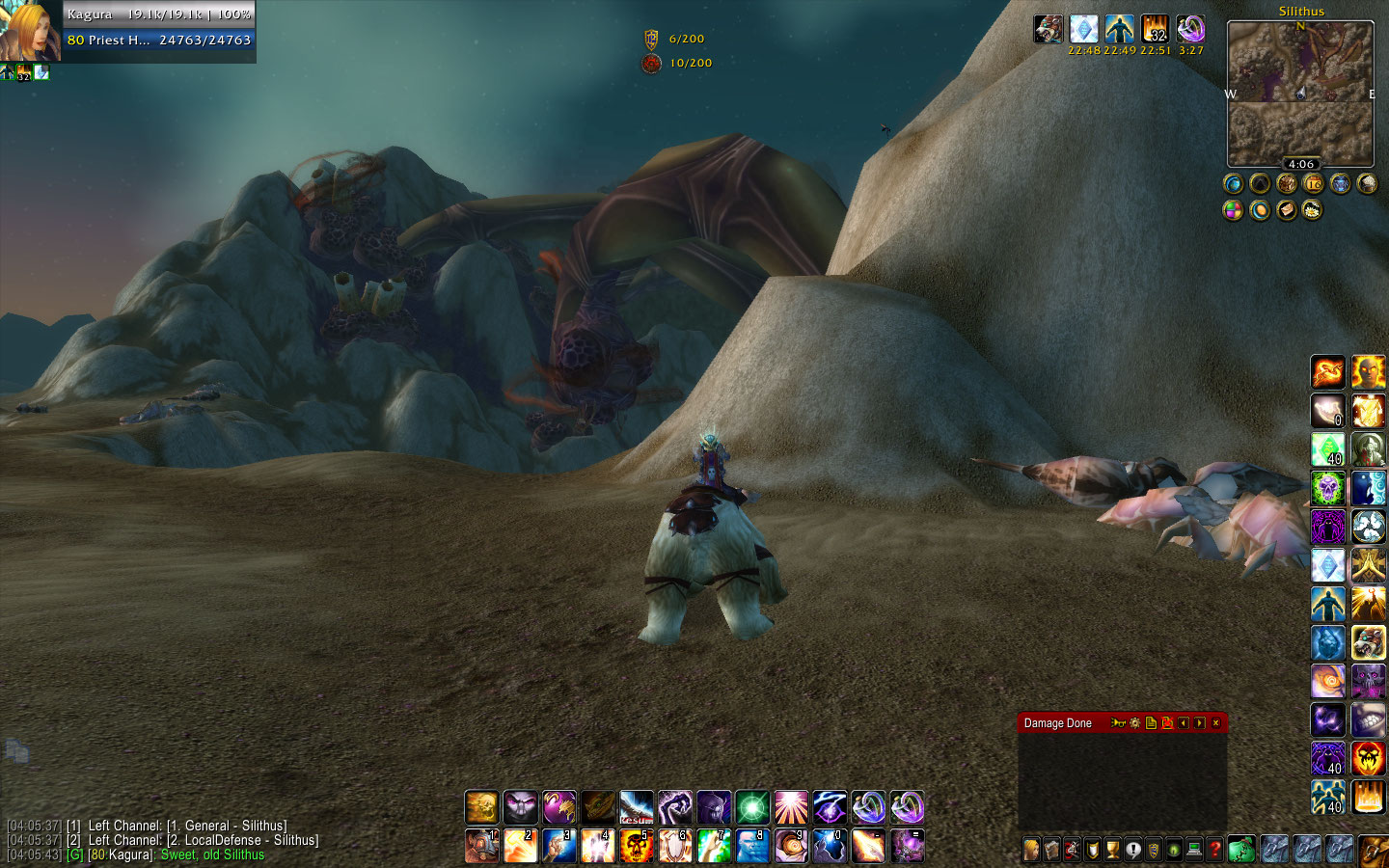Use the Resurrection spell icon labeled Resu
1389x868 pixels.
tap(637, 806)
